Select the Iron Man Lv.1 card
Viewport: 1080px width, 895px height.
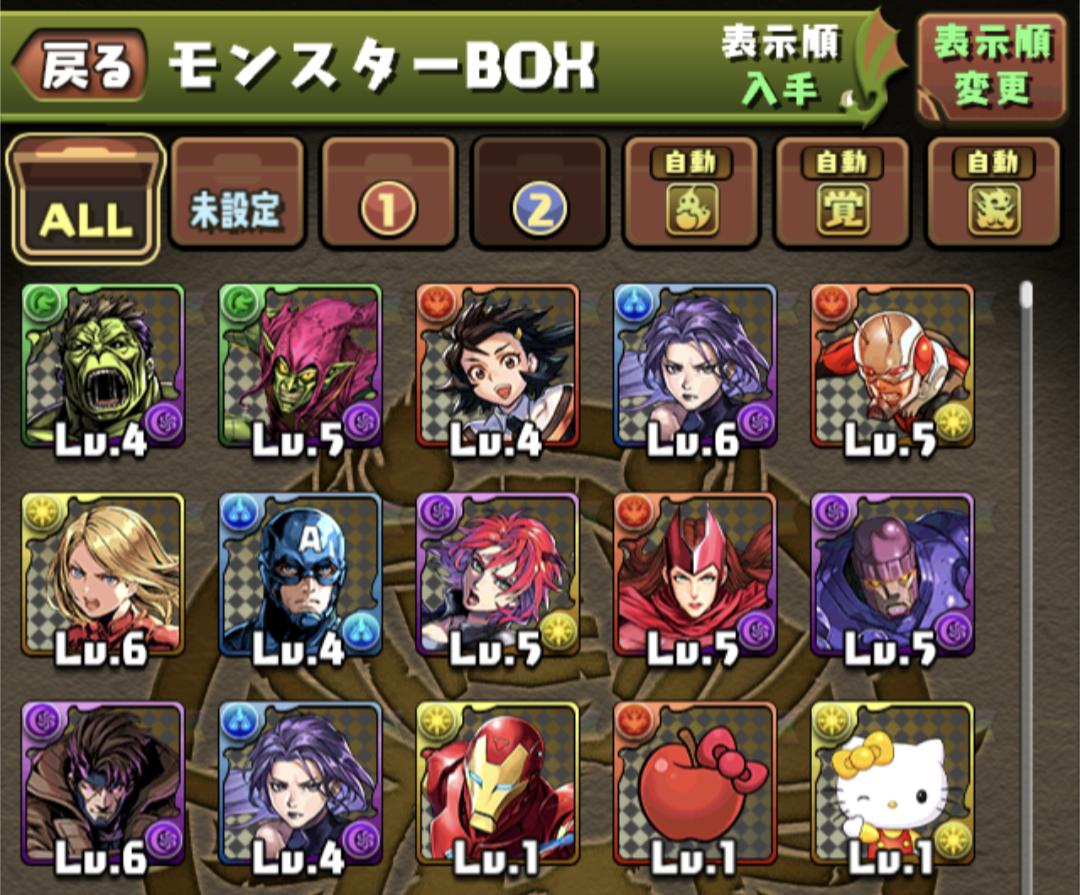[497, 783]
